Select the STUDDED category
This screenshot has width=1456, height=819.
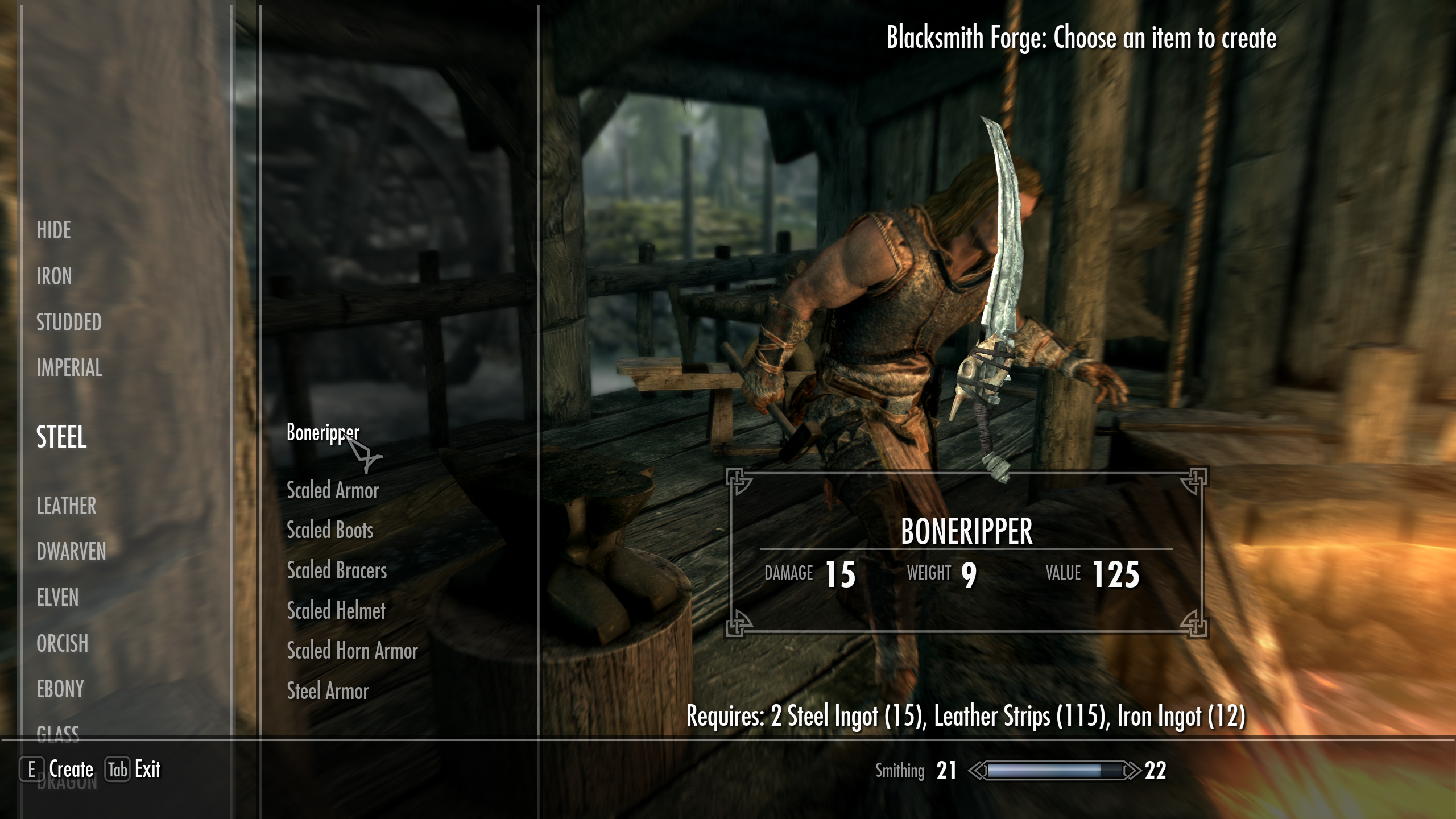68,323
